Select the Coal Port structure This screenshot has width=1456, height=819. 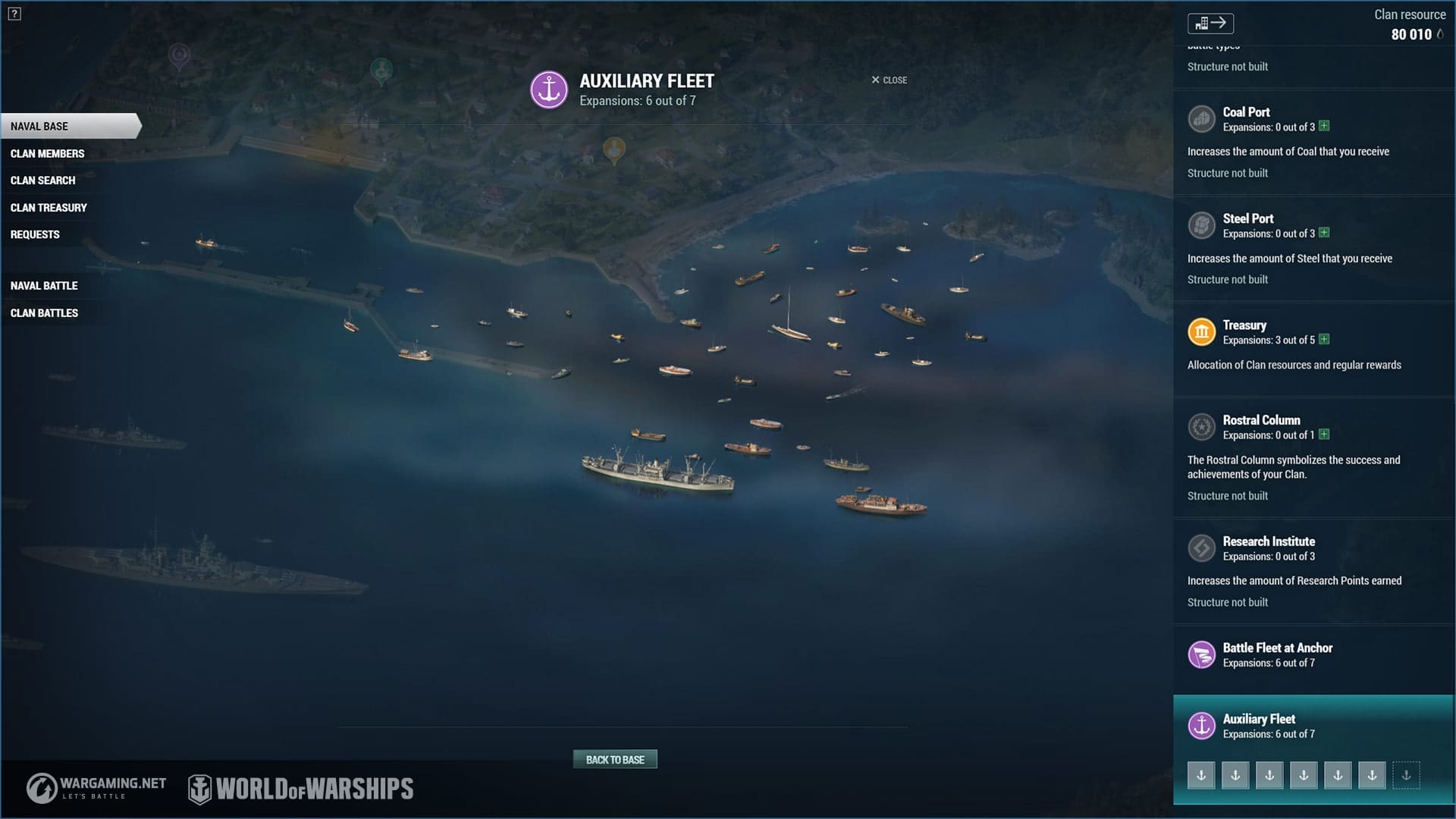pyautogui.click(x=1246, y=112)
